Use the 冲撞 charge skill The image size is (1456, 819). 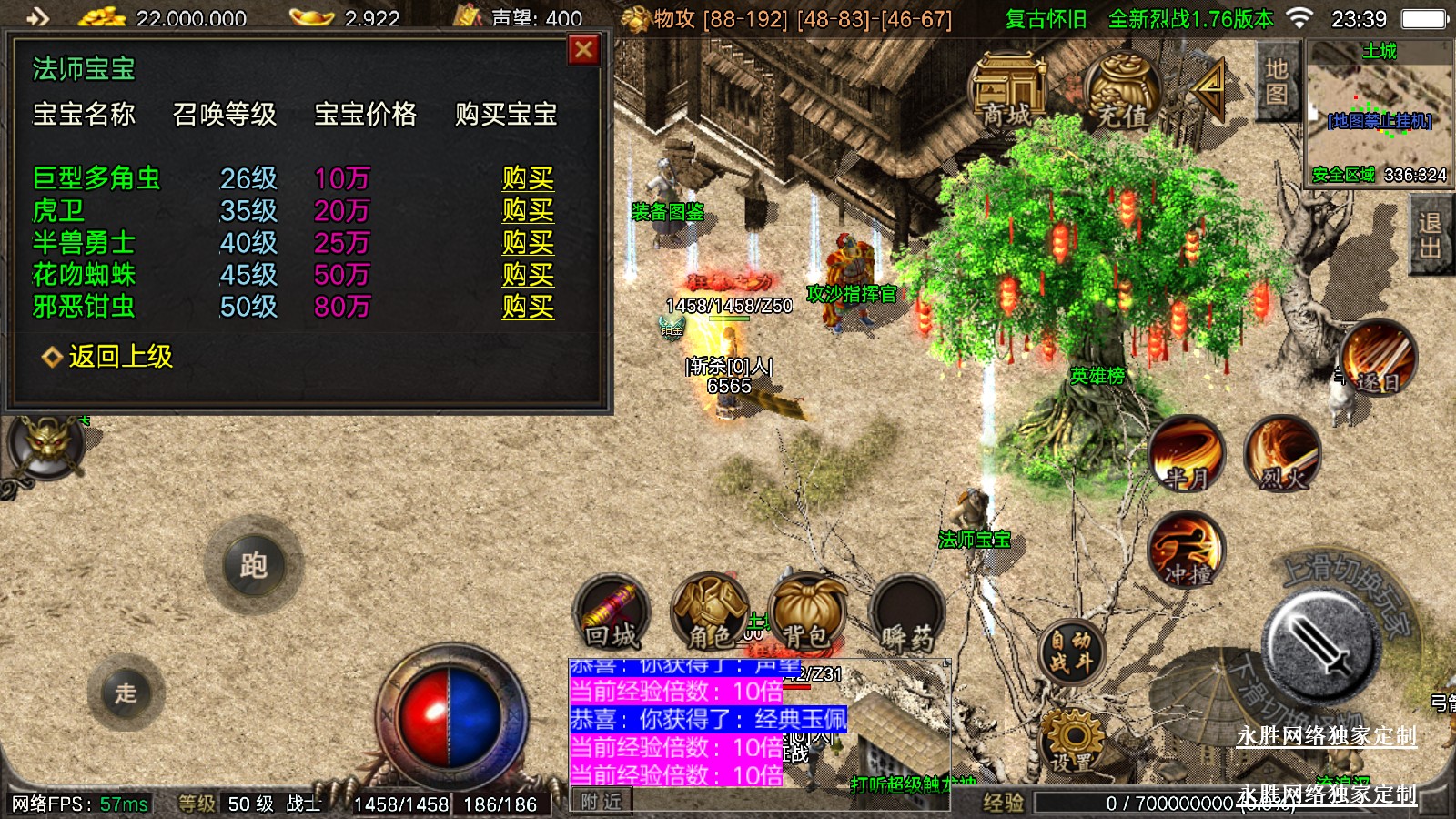pyautogui.click(x=1186, y=548)
